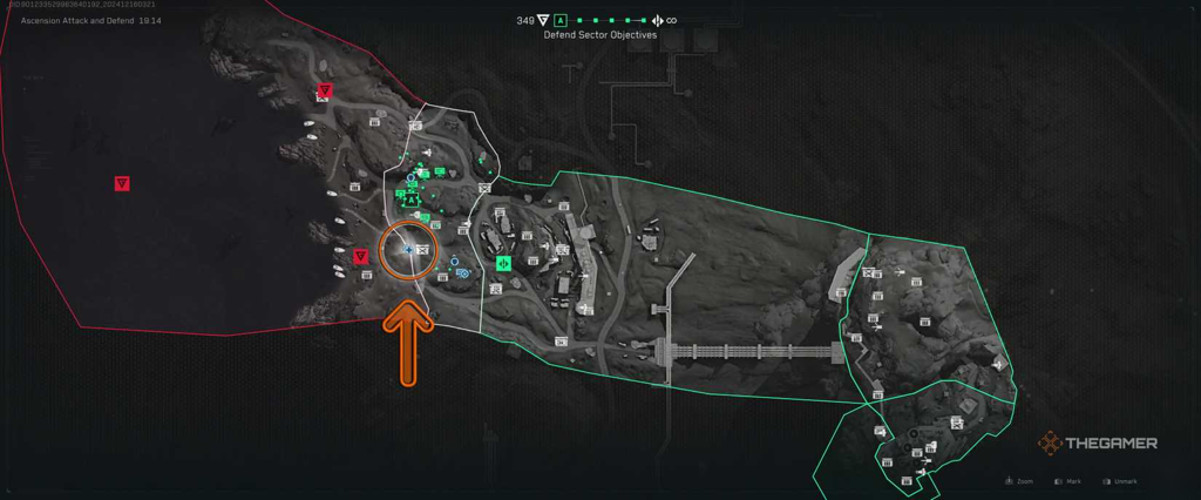Select the green A objective marker on the map
The image size is (1201, 500).
click(410, 200)
